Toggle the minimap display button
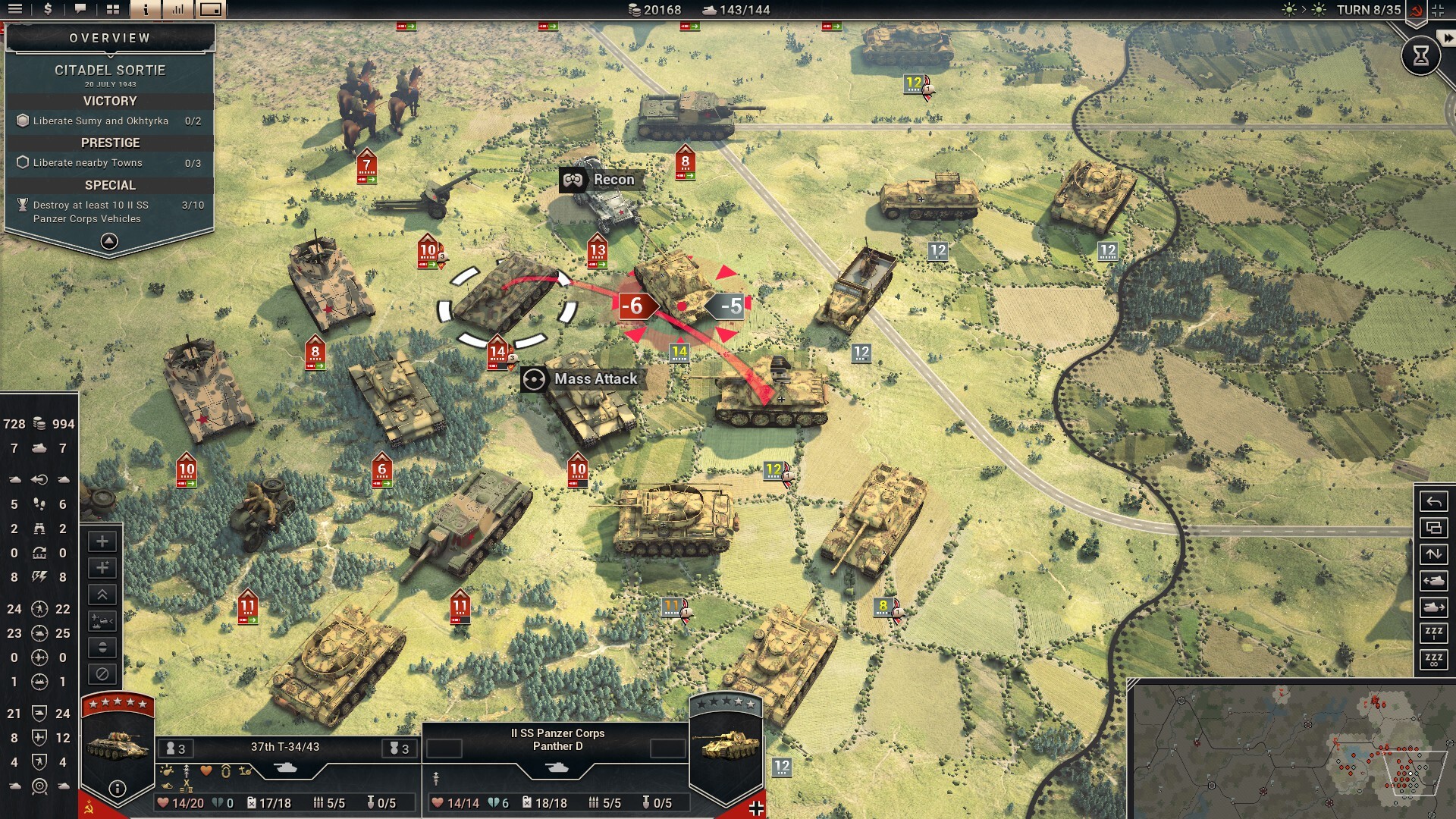The image size is (1456, 819). [x=211, y=9]
